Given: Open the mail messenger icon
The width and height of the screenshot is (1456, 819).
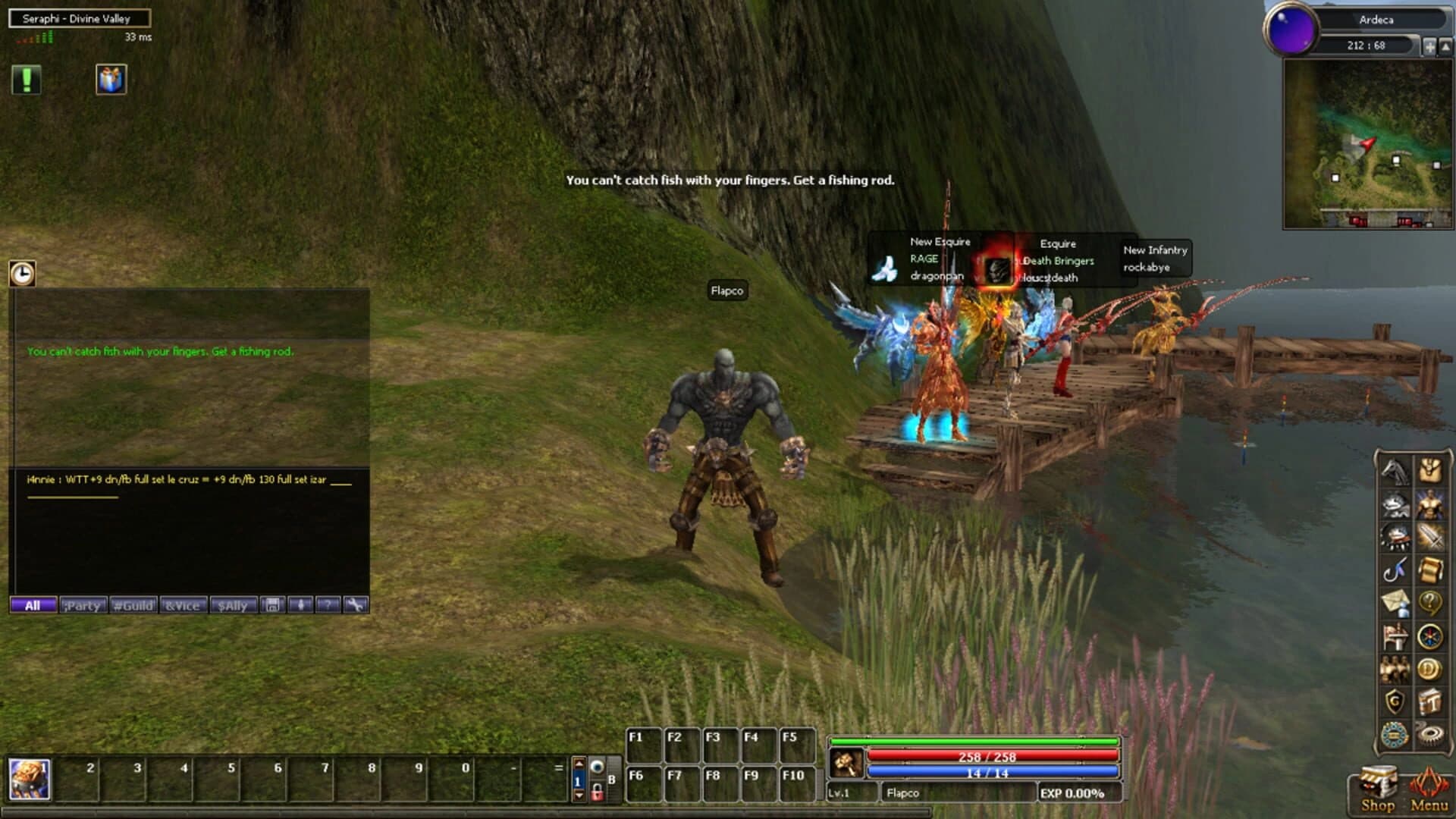Looking at the screenshot, I should coord(1395,602).
